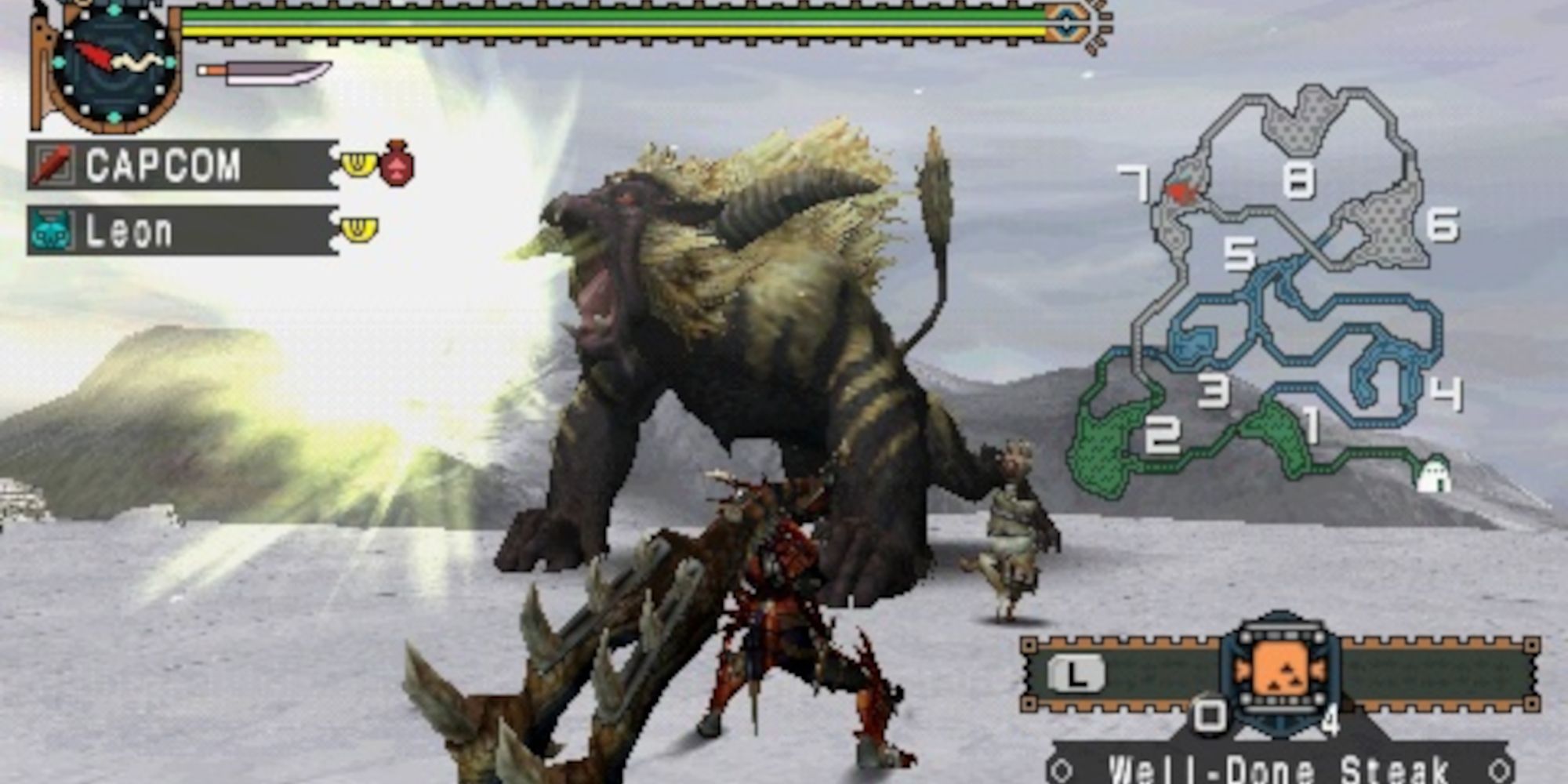
Task: Select Leon's nameplate panel
Action: (180, 229)
